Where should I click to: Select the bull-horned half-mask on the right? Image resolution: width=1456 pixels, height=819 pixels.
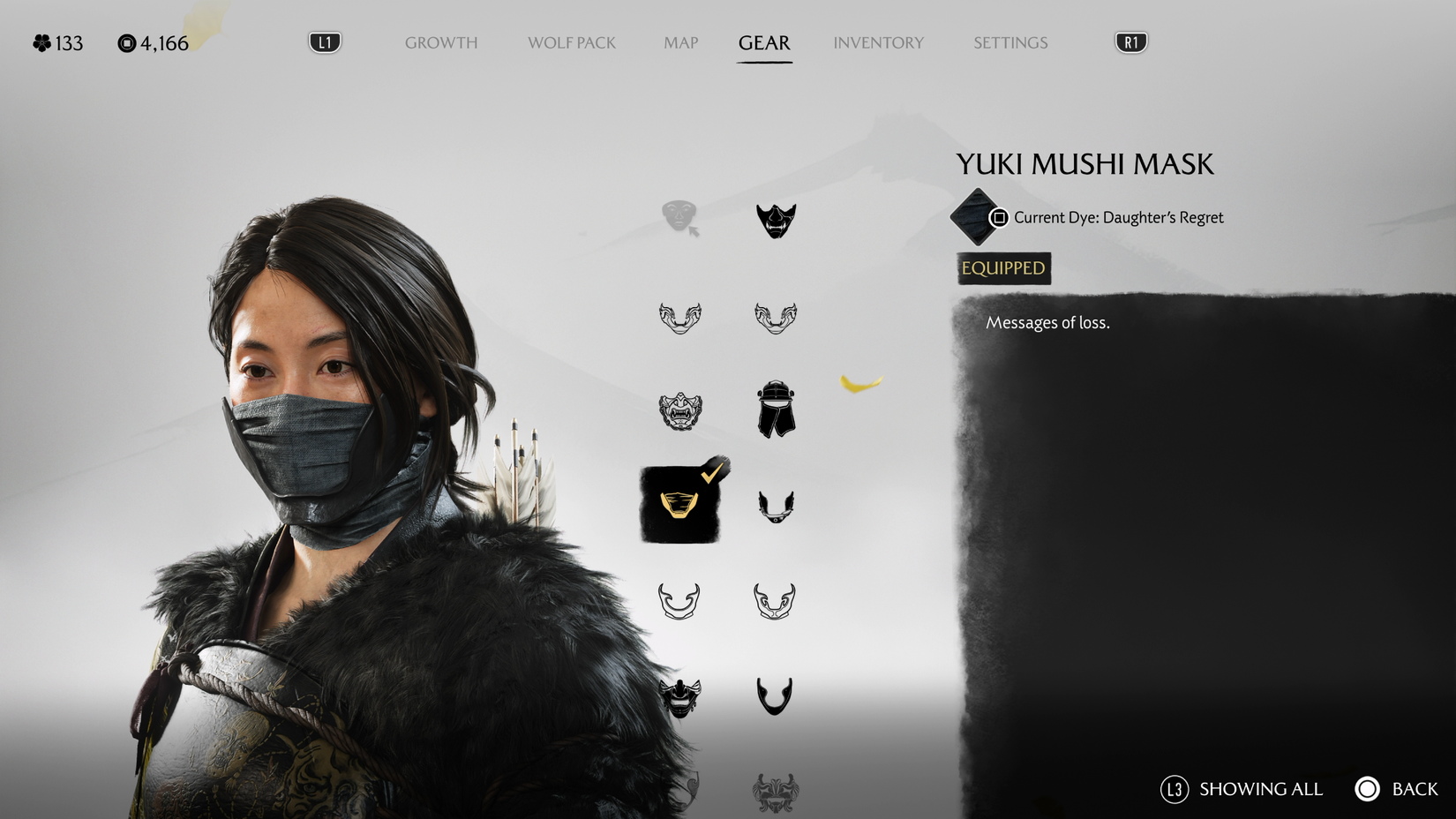pos(775,598)
